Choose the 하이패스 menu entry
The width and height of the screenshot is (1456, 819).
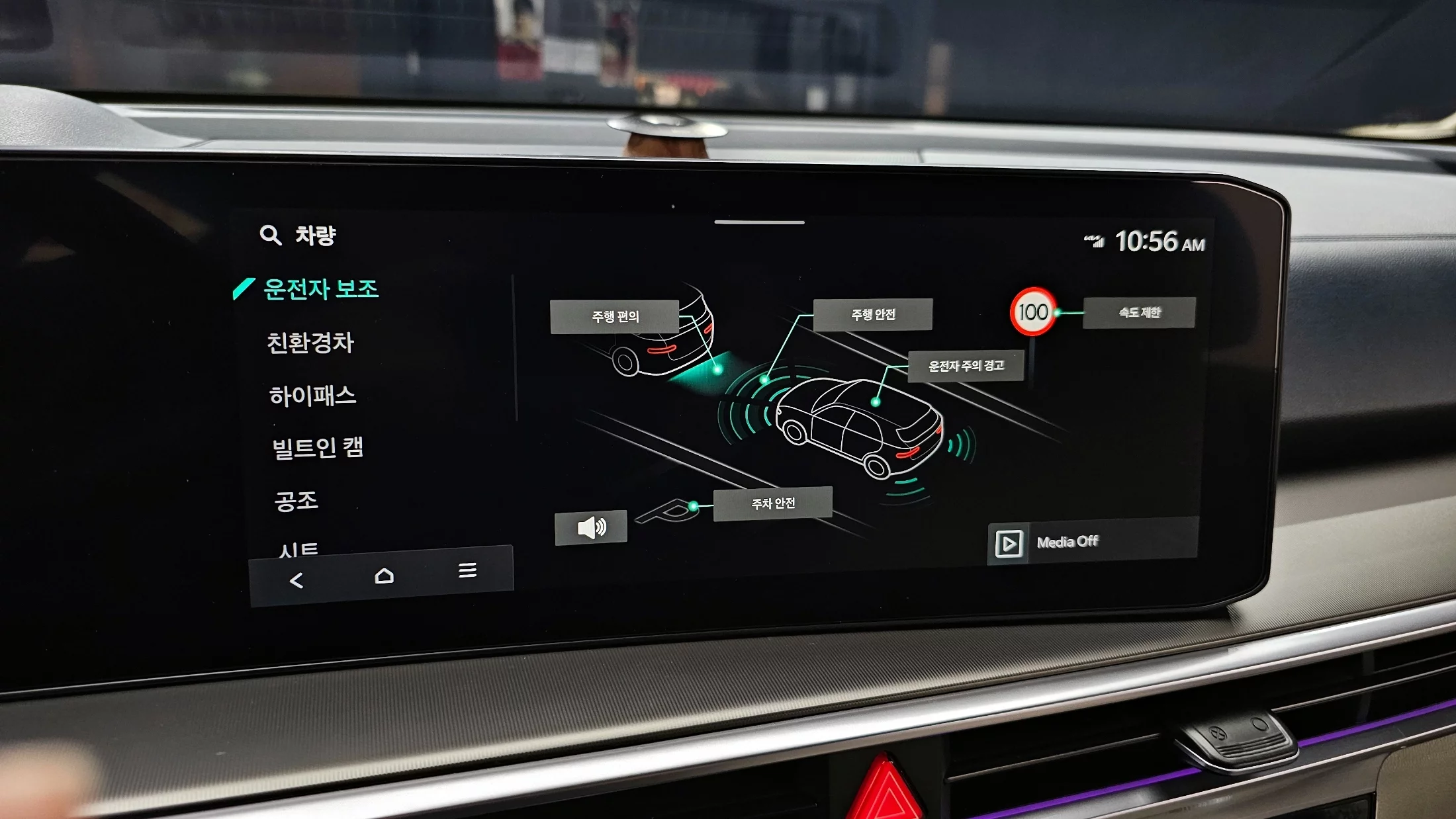click(312, 396)
